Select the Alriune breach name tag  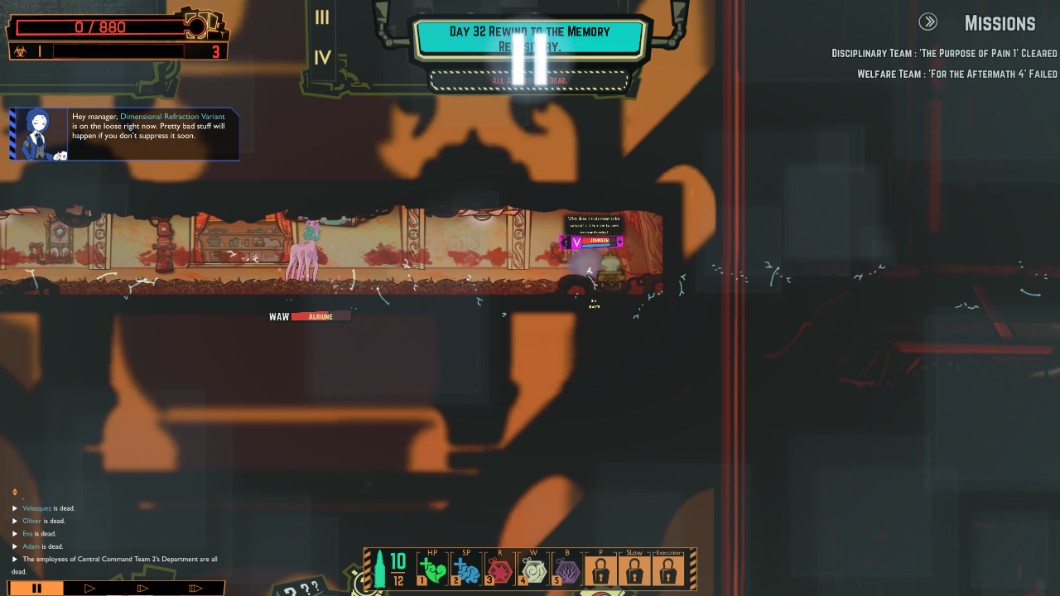tap(320, 316)
